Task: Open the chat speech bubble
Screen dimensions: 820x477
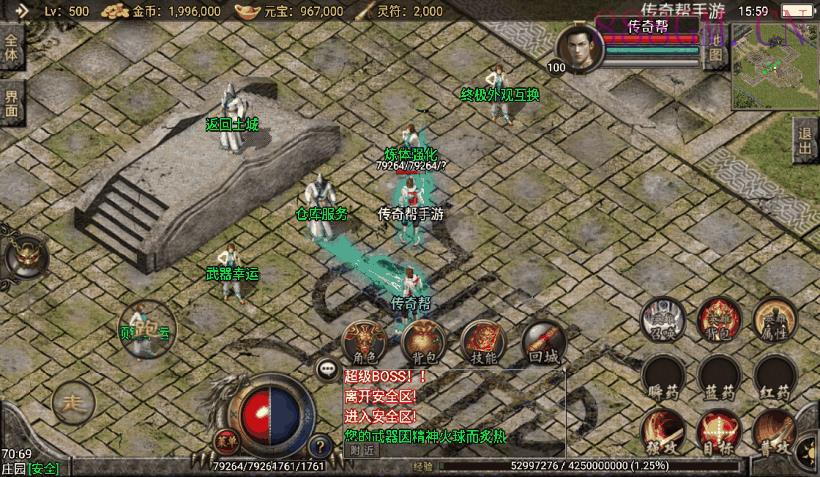Action: coord(327,369)
